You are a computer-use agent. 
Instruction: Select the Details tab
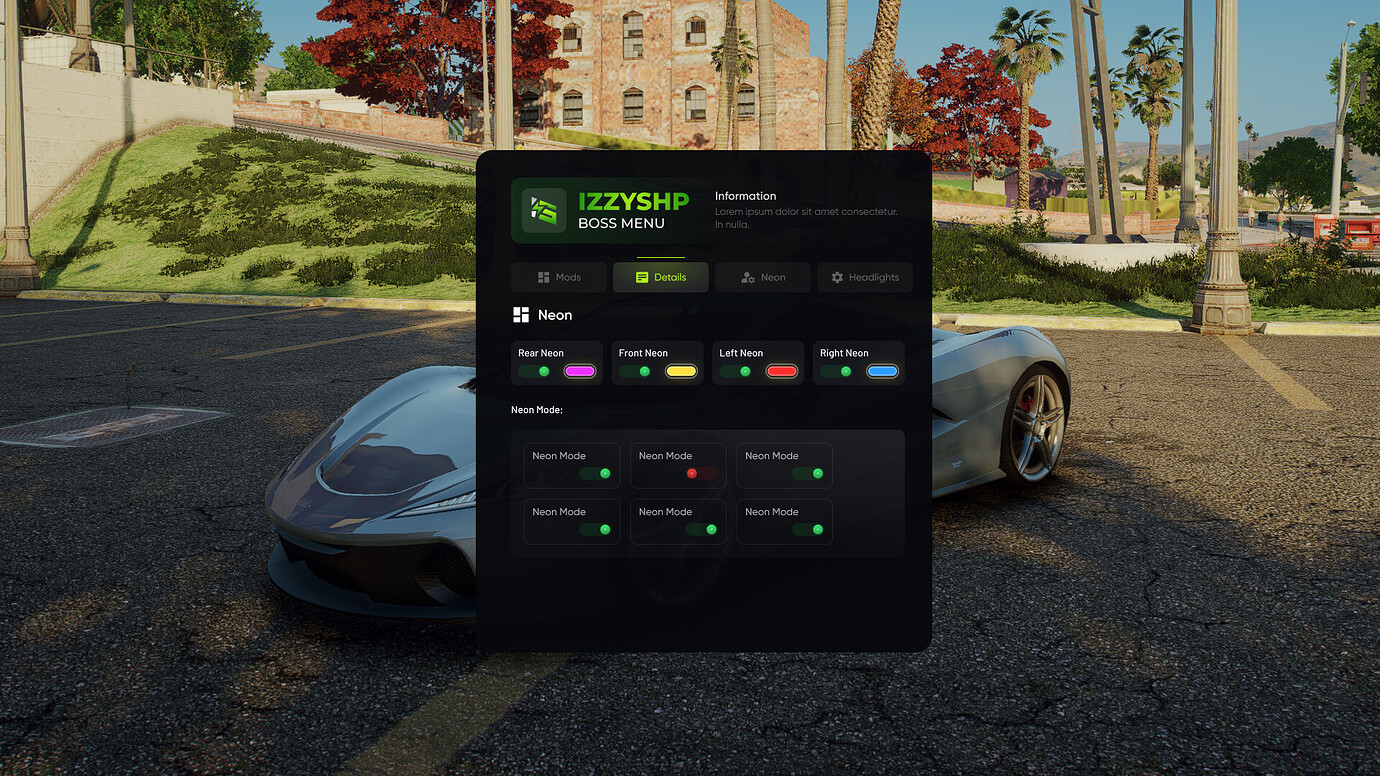pyautogui.click(x=660, y=277)
